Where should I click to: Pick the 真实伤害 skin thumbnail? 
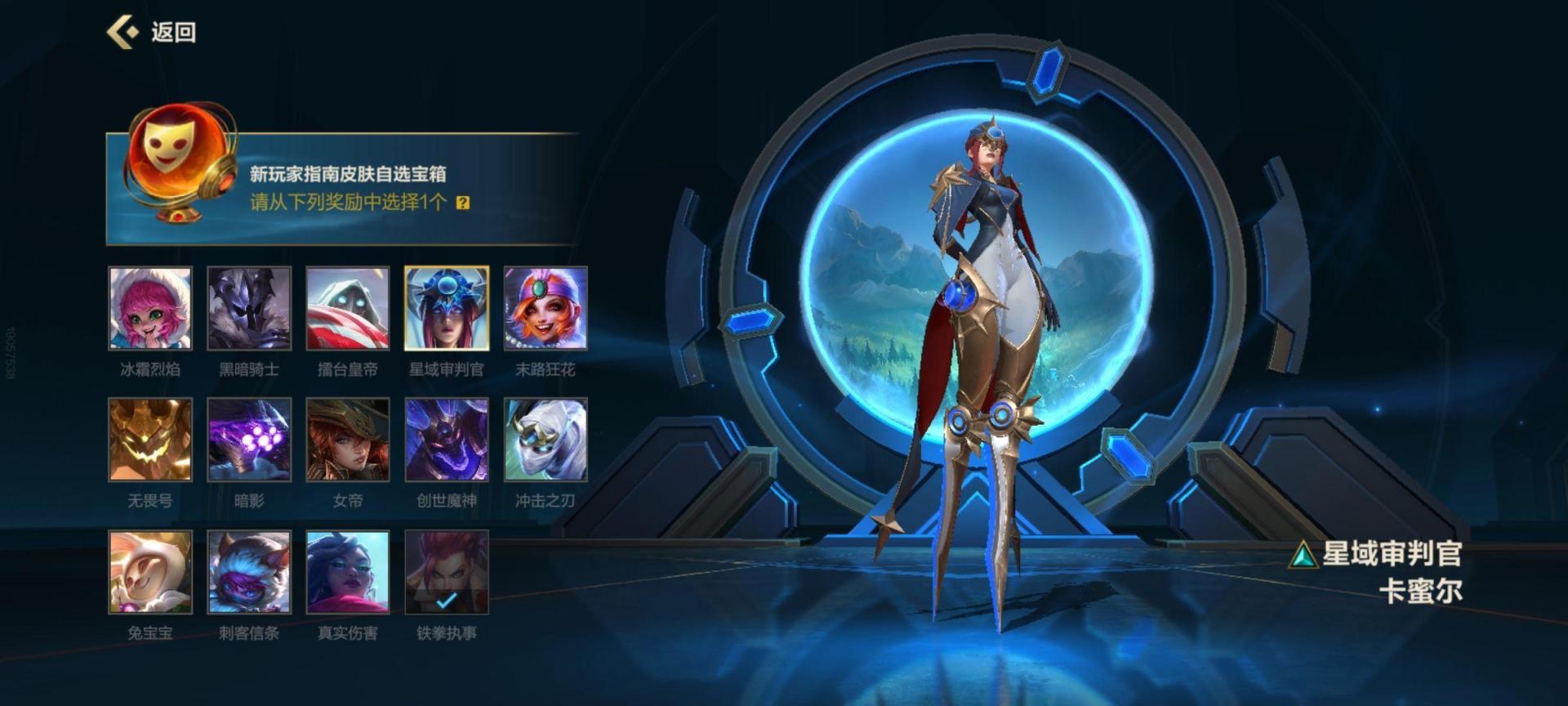348,572
